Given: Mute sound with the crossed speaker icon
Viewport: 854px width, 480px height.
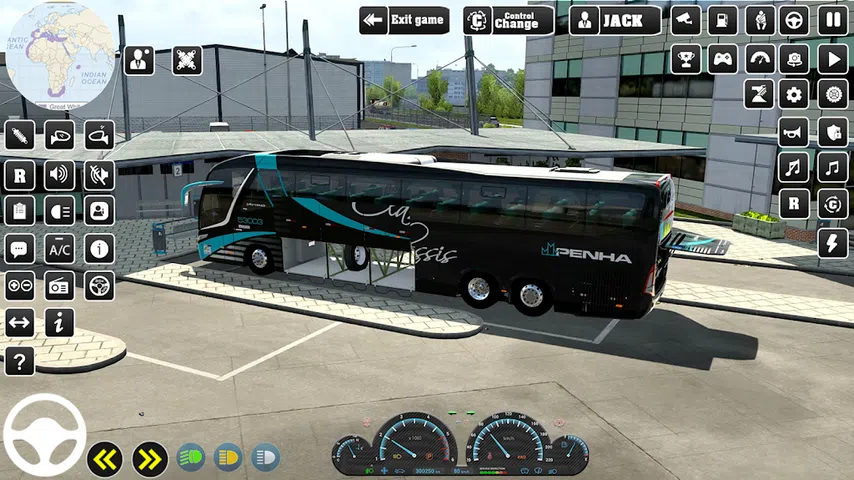Looking at the screenshot, I should pyautogui.click(x=98, y=174).
